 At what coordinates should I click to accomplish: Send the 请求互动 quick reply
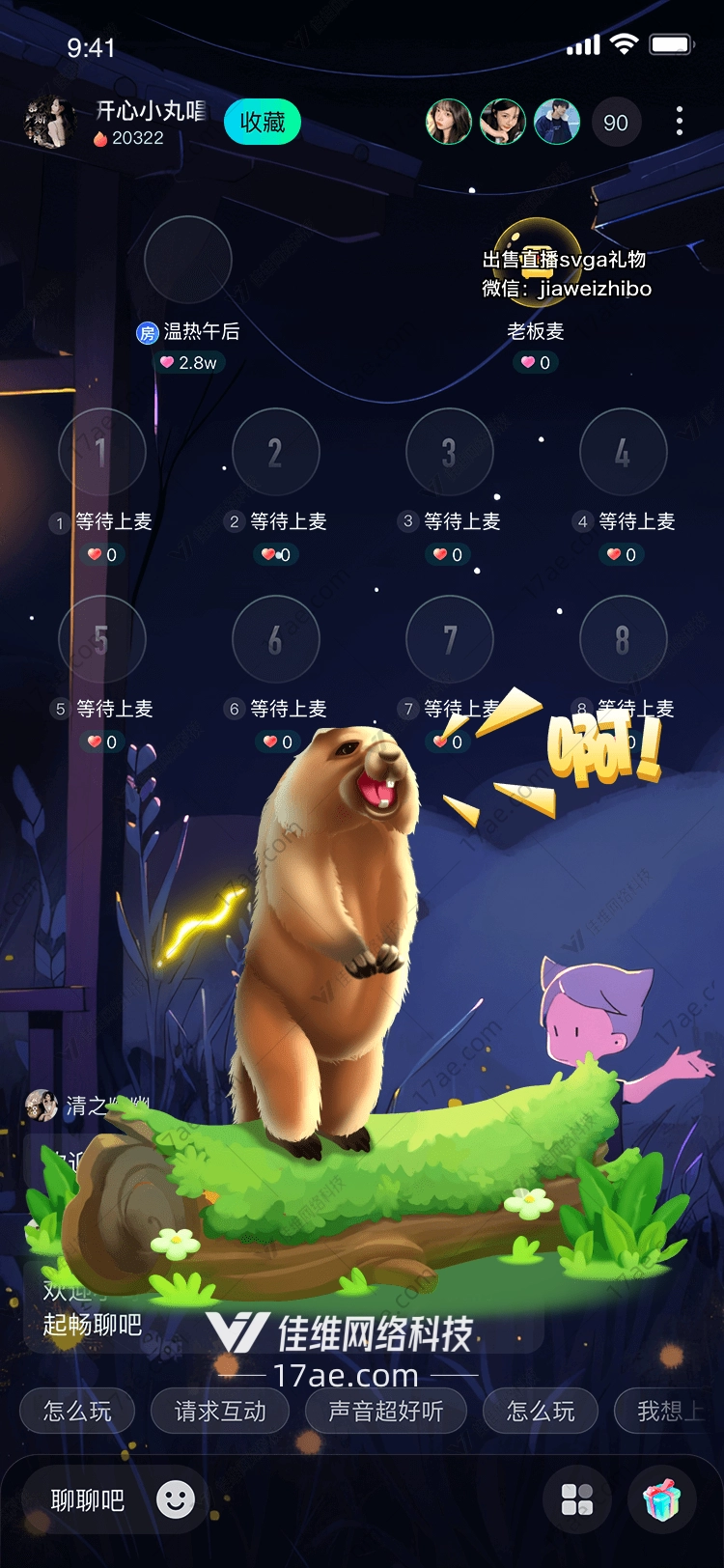click(220, 1412)
